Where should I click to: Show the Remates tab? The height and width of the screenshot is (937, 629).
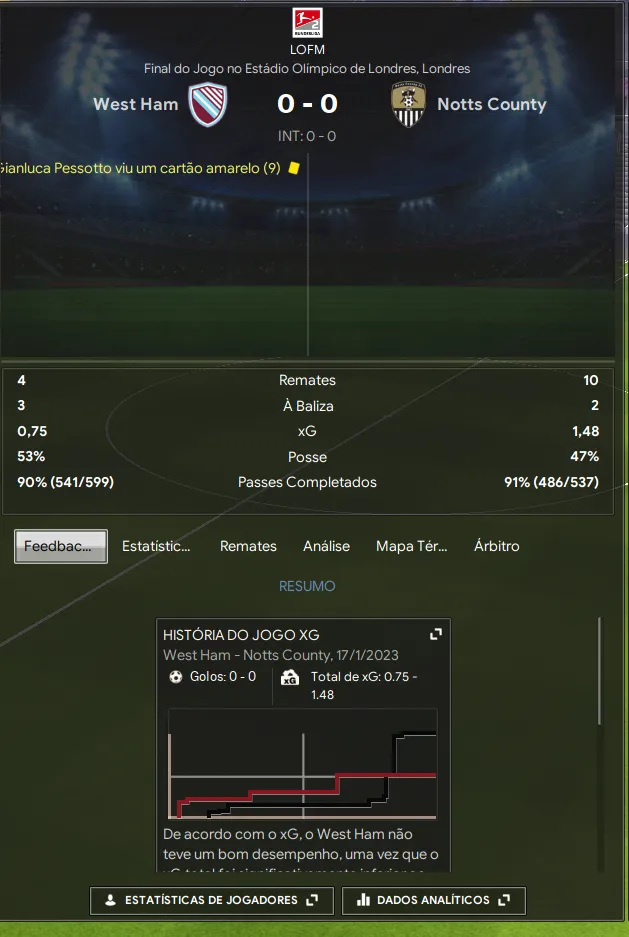[248, 546]
